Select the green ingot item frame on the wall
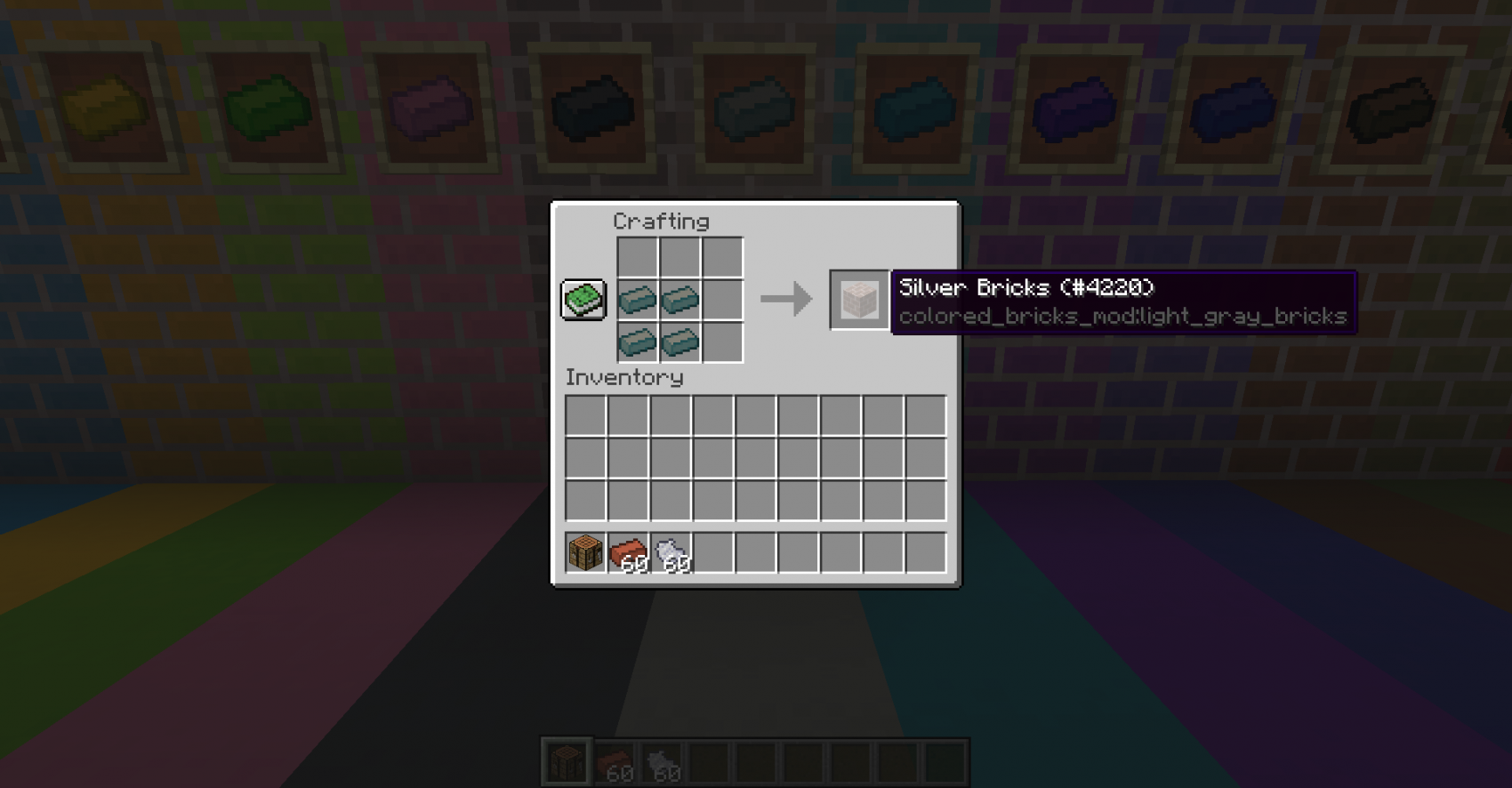The width and height of the screenshot is (1512, 788). click(x=267, y=107)
